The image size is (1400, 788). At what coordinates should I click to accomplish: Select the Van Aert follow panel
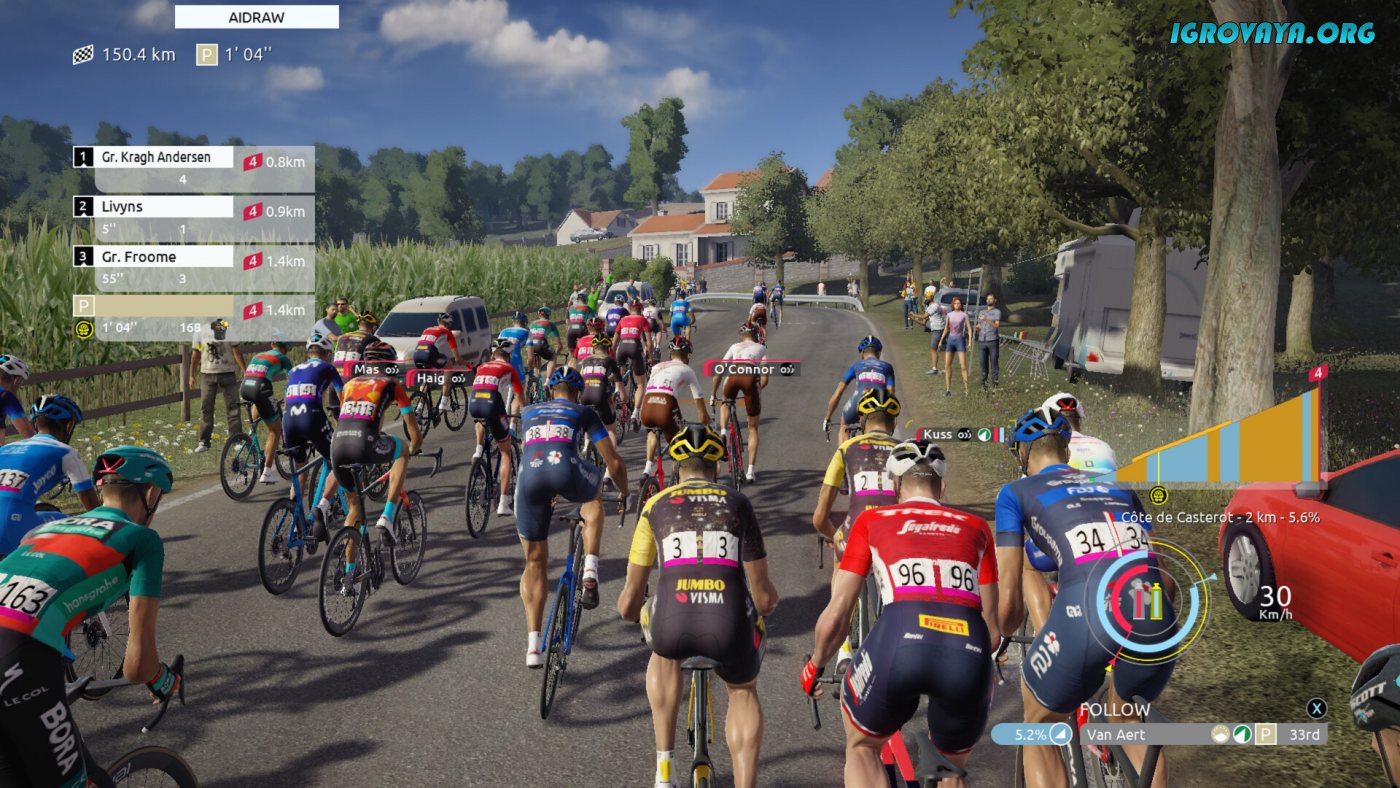[x=1160, y=735]
